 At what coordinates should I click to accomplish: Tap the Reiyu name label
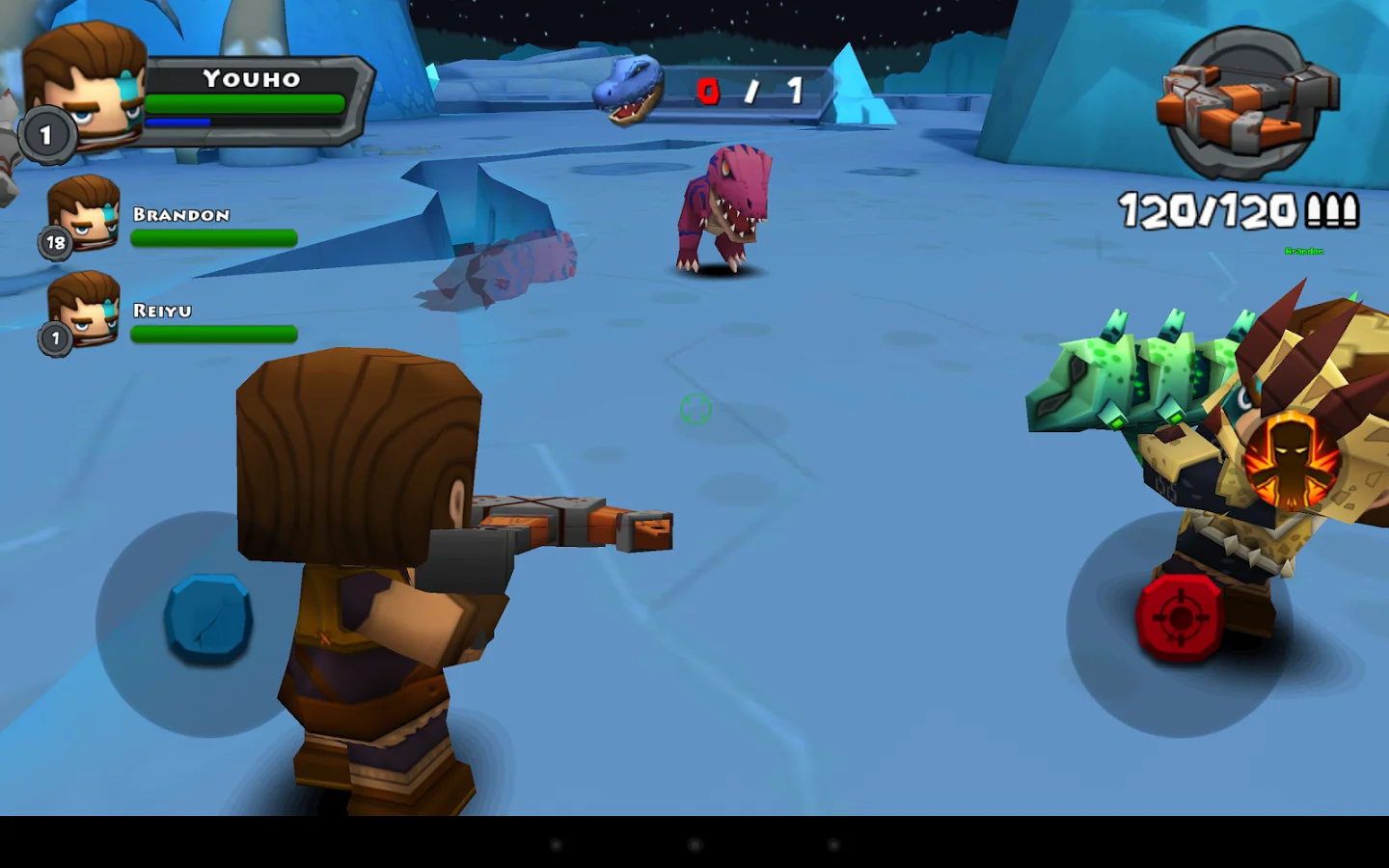click(x=162, y=310)
